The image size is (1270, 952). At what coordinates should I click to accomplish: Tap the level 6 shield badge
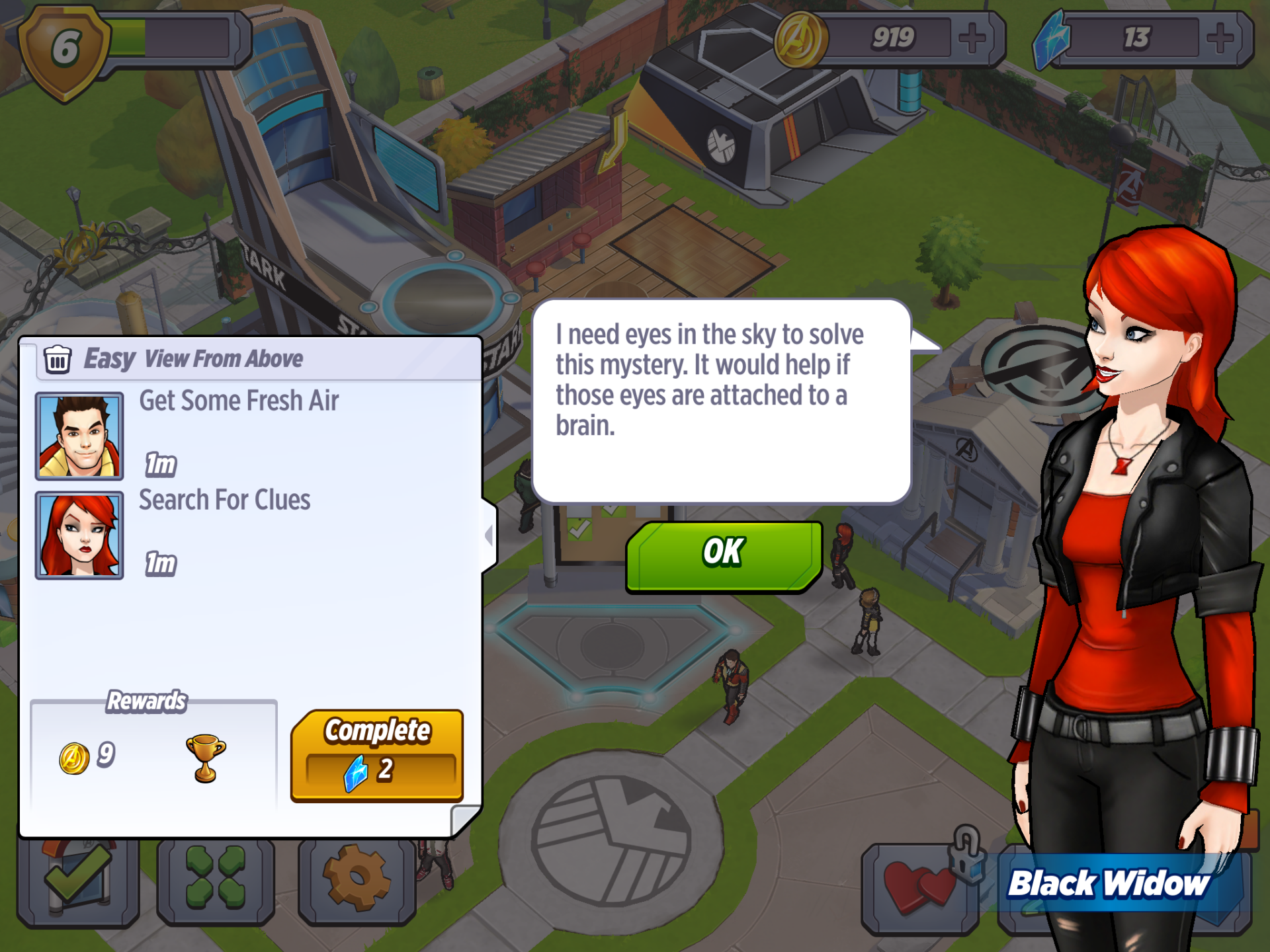tap(65, 50)
